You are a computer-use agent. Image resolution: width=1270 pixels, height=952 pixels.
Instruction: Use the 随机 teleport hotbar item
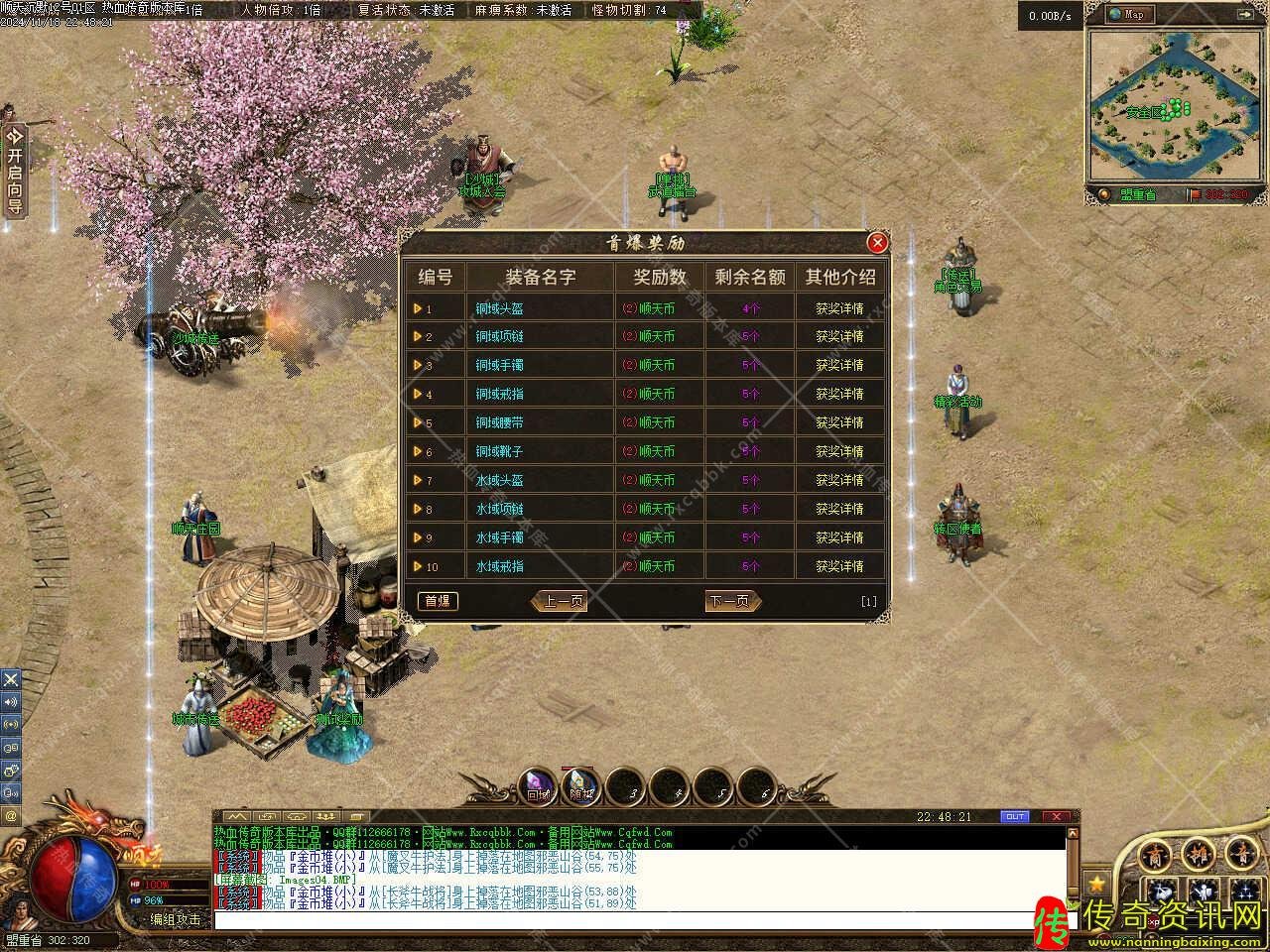581,787
